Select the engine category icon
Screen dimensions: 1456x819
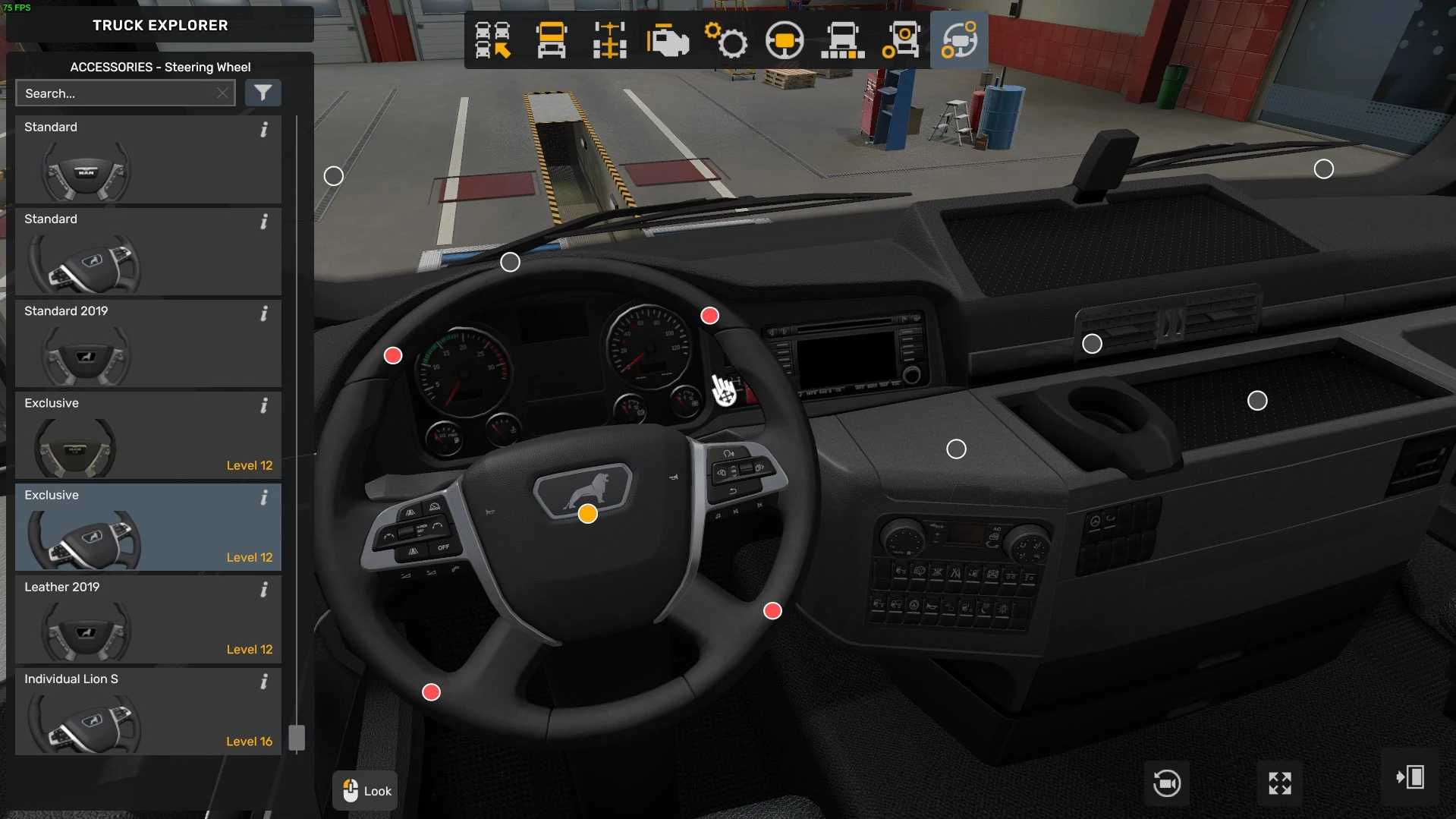point(668,40)
